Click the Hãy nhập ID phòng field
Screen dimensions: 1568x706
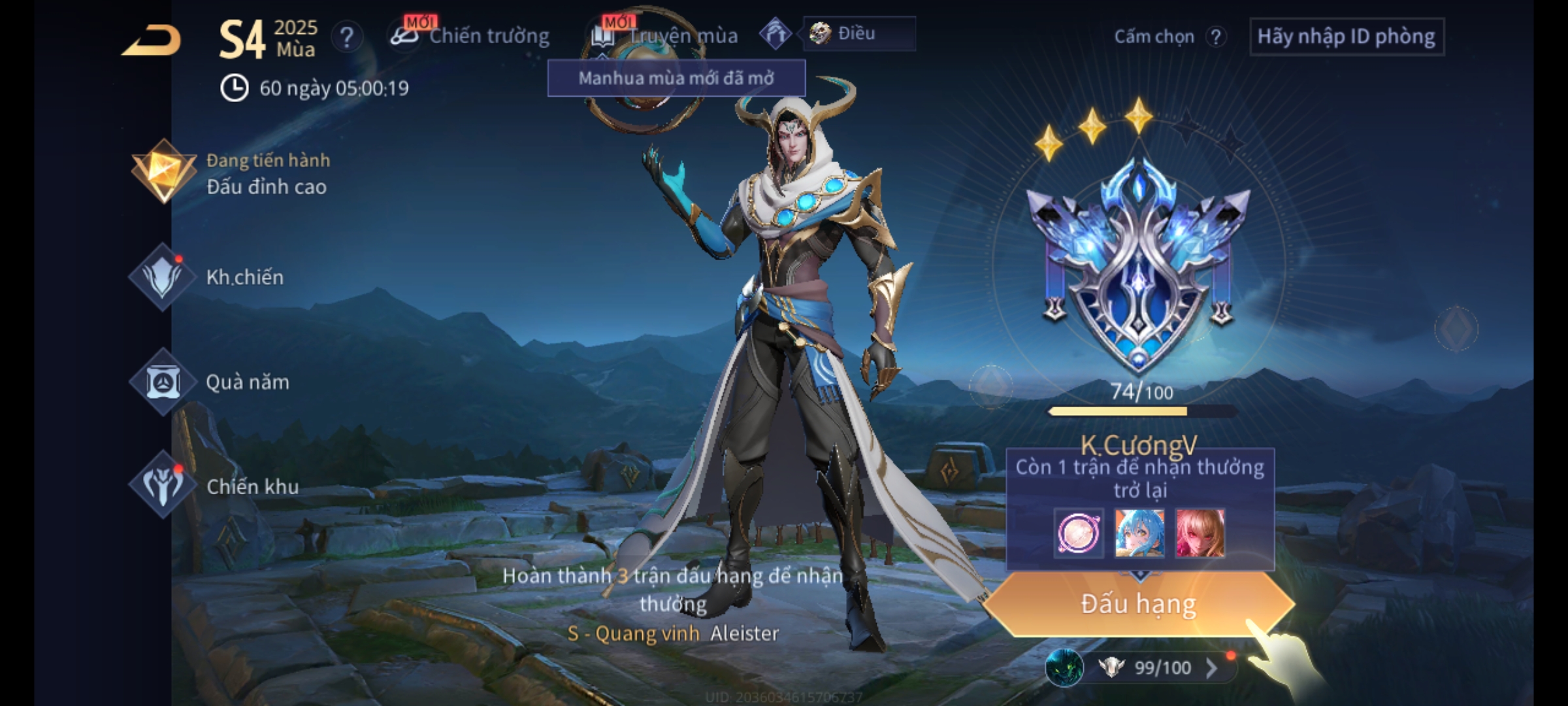click(1347, 37)
